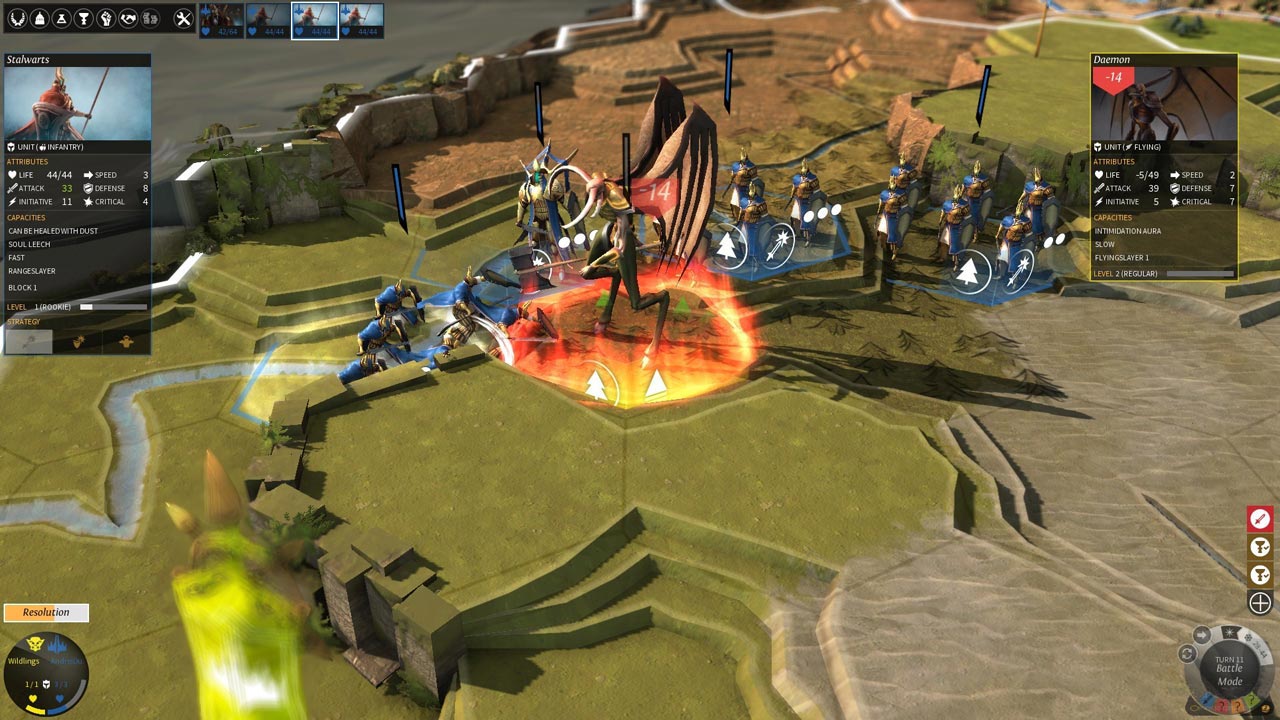Open the military raised fist screen
The image size is (1280, 720).
click(106, 18)
